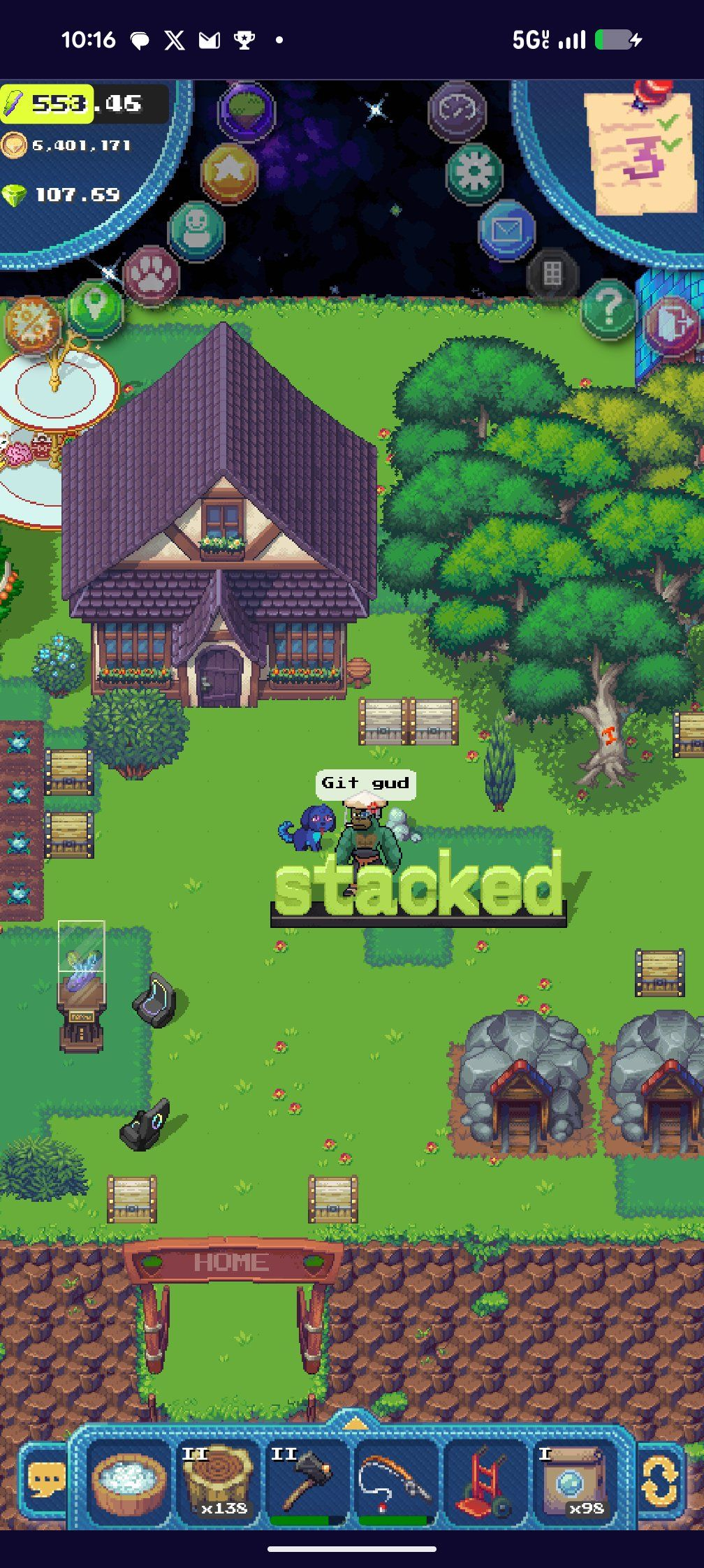Image resolution: width=704 pixels, height=1568 pixels.
Task: Open the percent sale badge
Action: click(x=32, y=324)
